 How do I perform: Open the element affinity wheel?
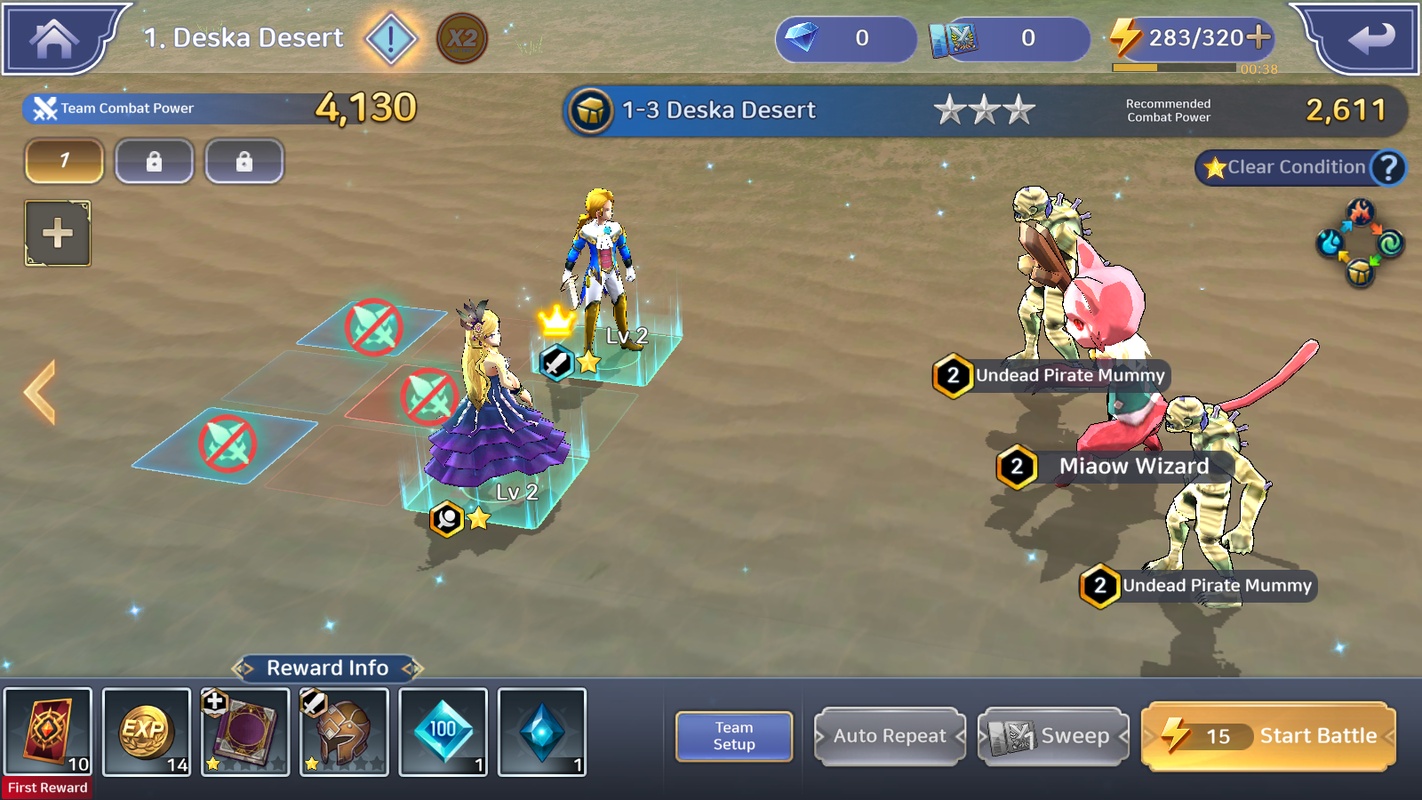coord(1360,243)
